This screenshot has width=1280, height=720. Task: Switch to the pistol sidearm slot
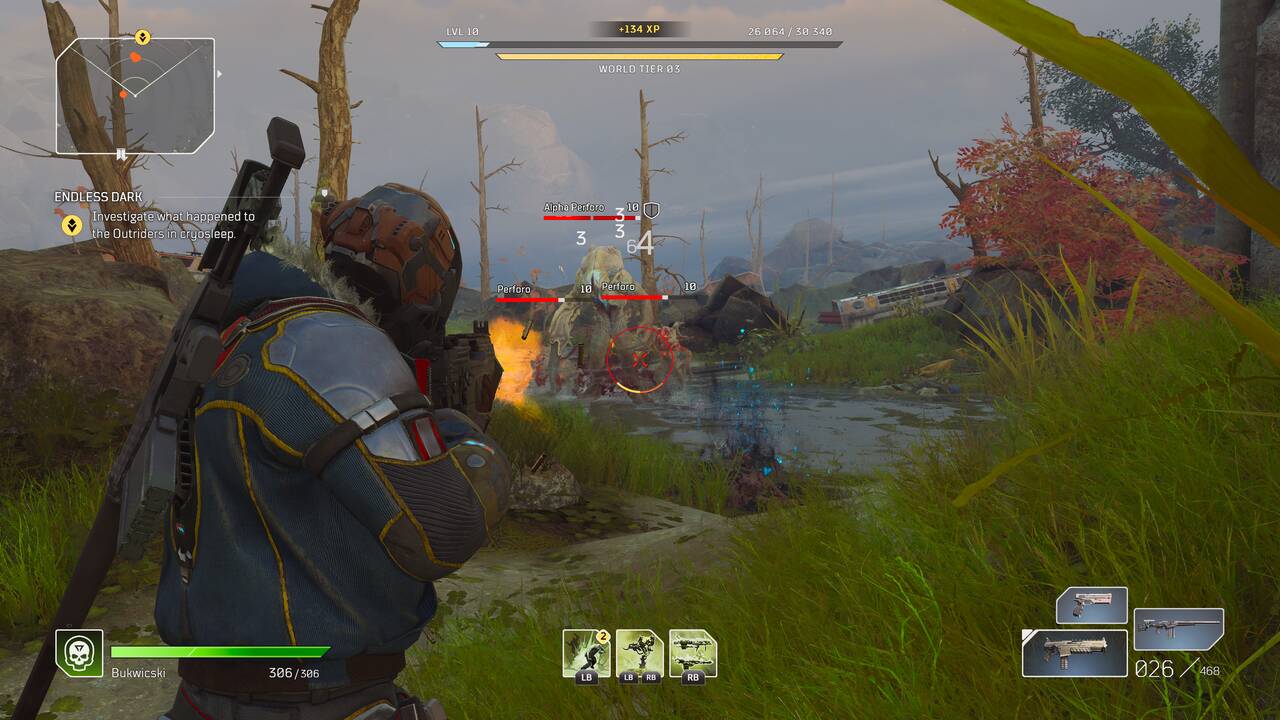coord(1092,605)
